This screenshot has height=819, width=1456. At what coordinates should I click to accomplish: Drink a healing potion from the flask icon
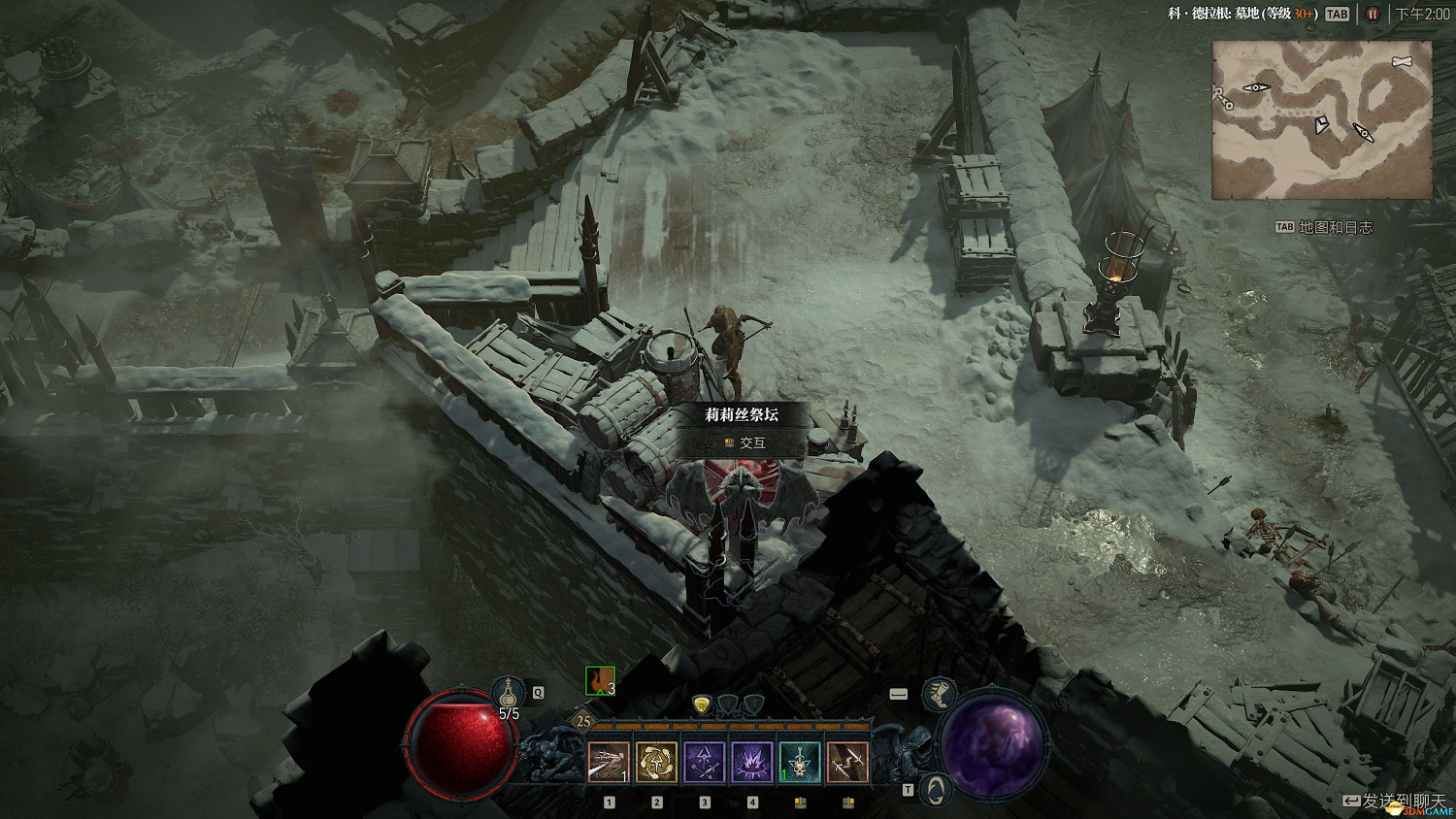[x=509, y=694]
